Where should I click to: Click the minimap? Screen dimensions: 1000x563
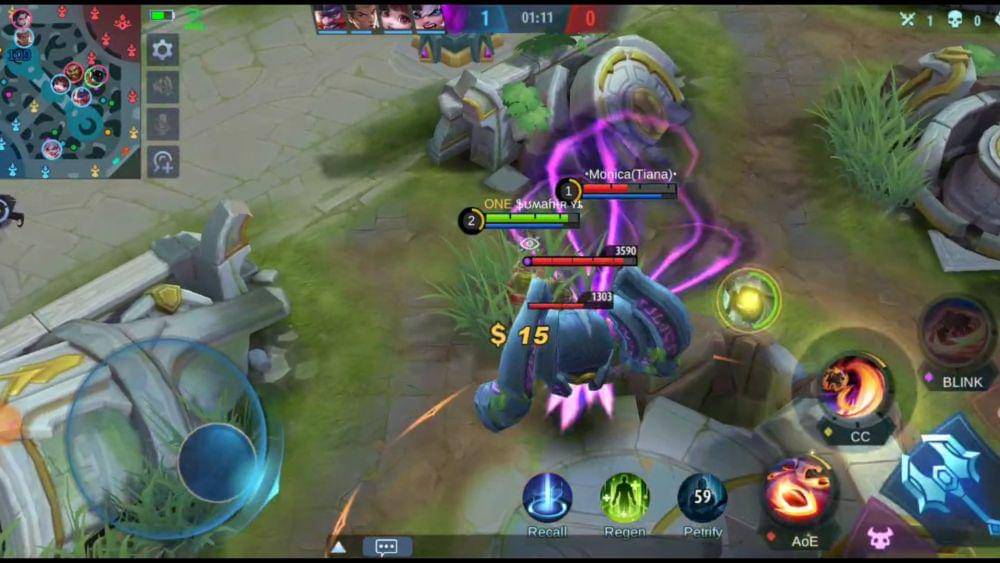[x=70, y=91]
